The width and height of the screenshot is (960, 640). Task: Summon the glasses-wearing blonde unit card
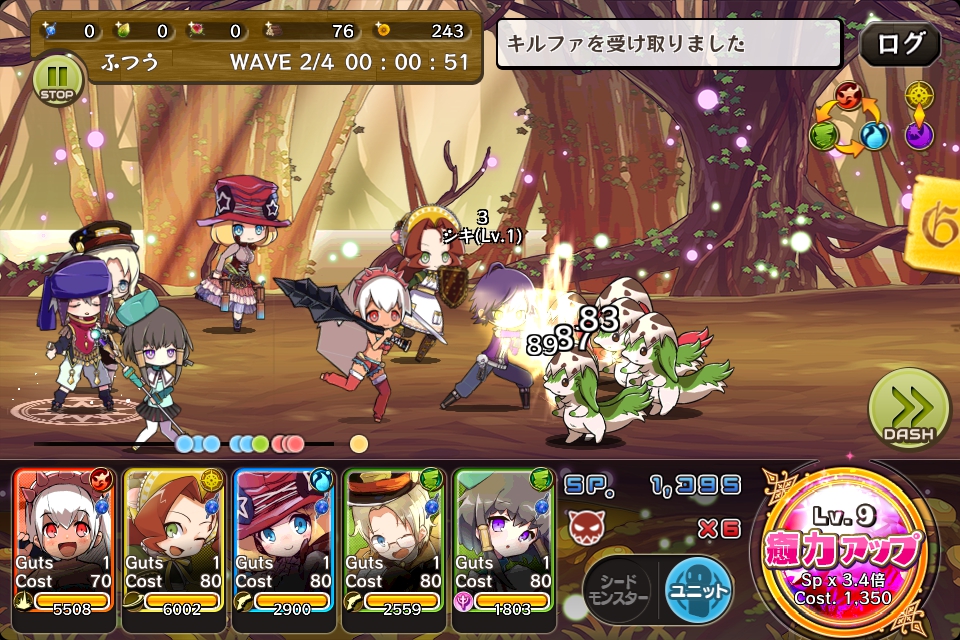click(x=393, y=540)
